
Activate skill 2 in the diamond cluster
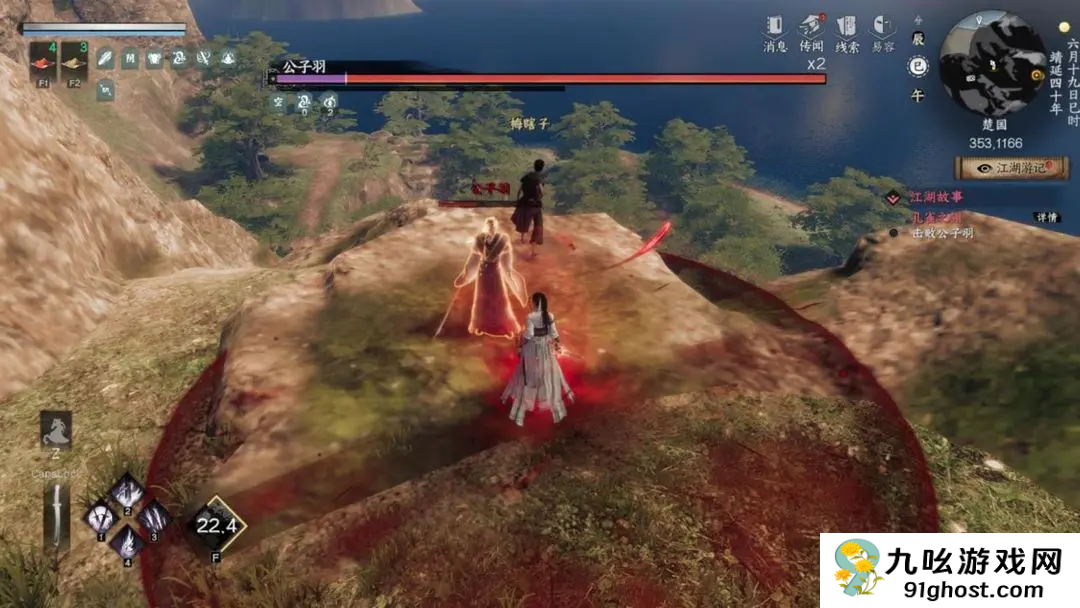point(127,491)
